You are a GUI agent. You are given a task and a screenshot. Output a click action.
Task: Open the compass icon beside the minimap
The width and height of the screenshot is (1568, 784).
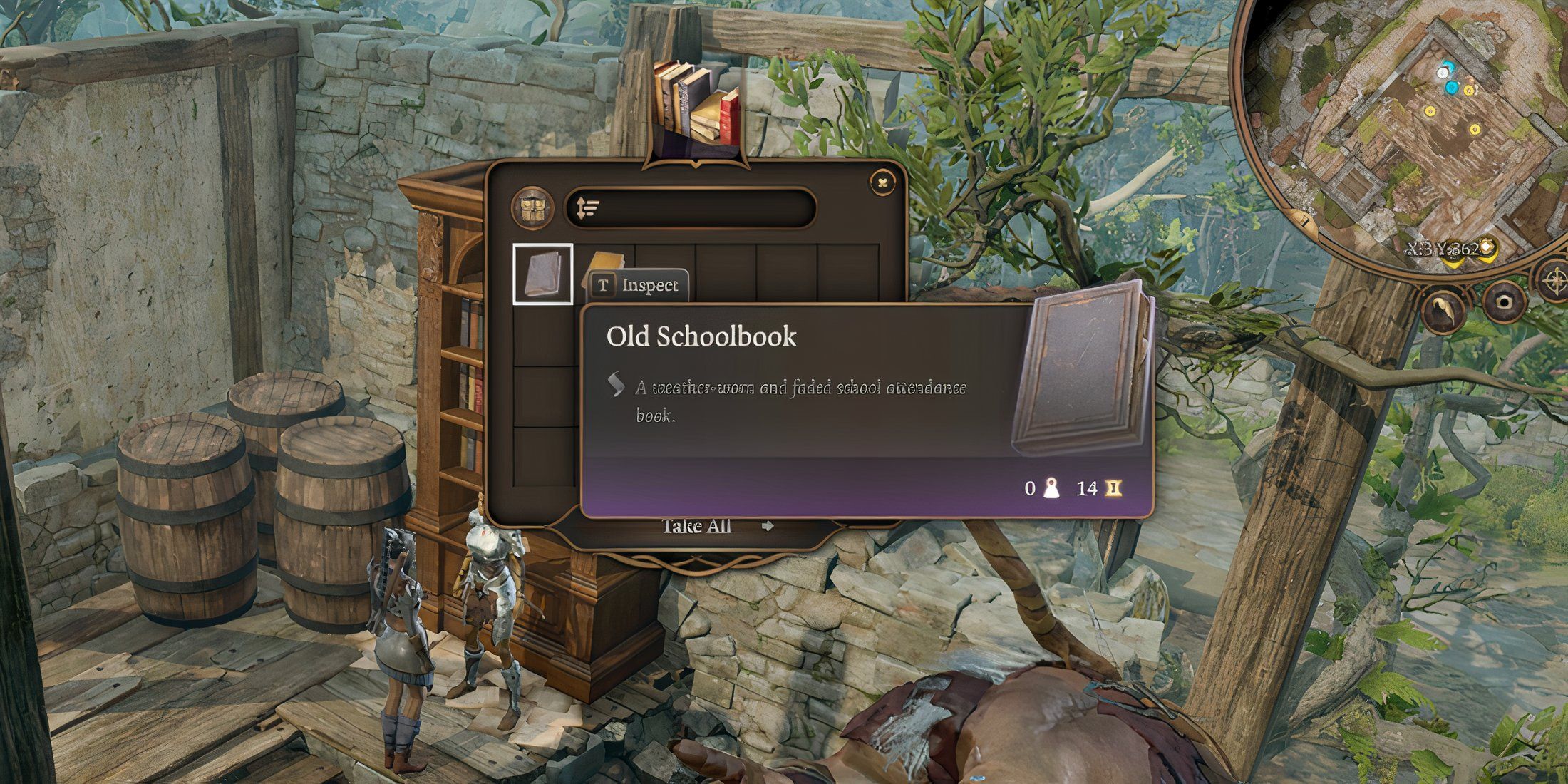(x=1552, y=278)
